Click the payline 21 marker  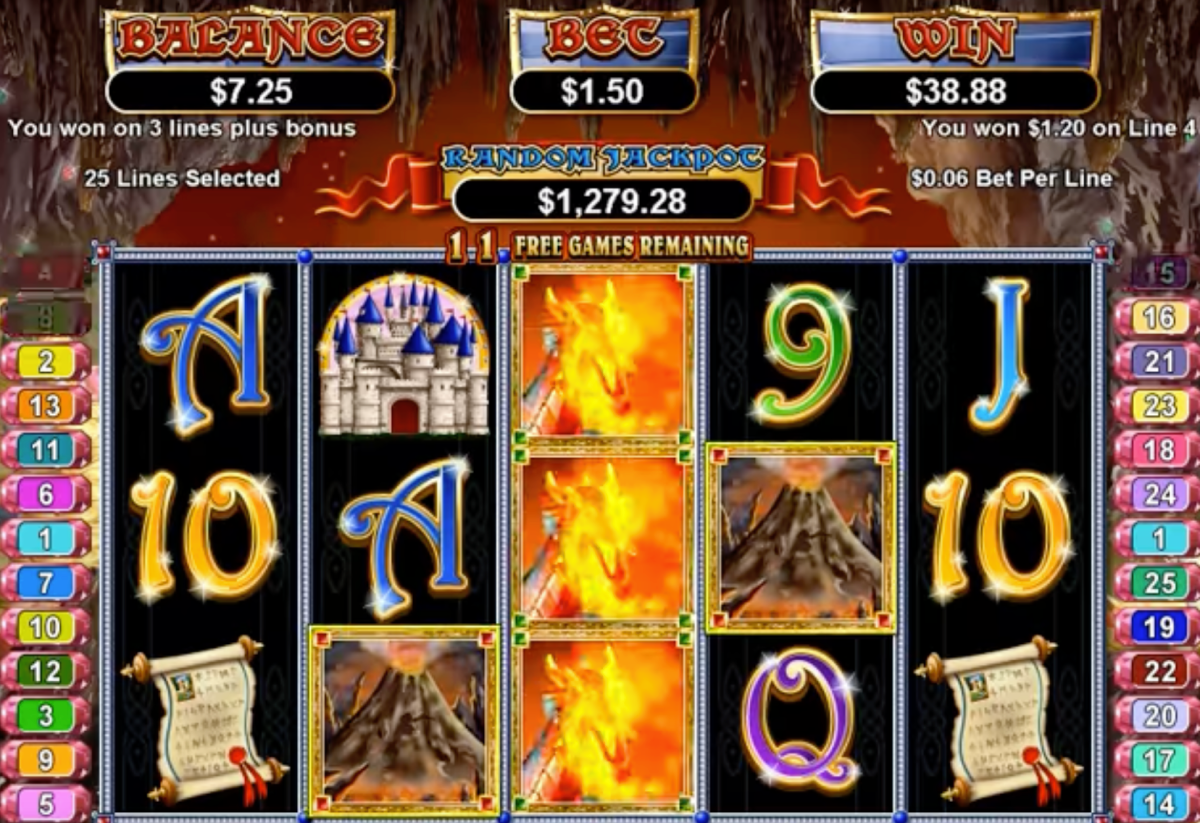1158,362
